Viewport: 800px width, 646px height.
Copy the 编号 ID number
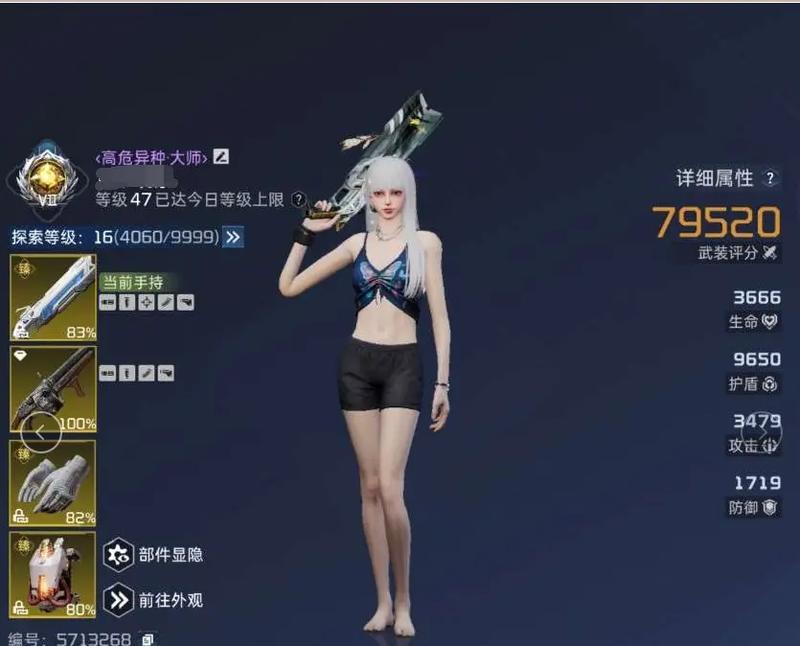pyautogui.click(x=148, y=639)
